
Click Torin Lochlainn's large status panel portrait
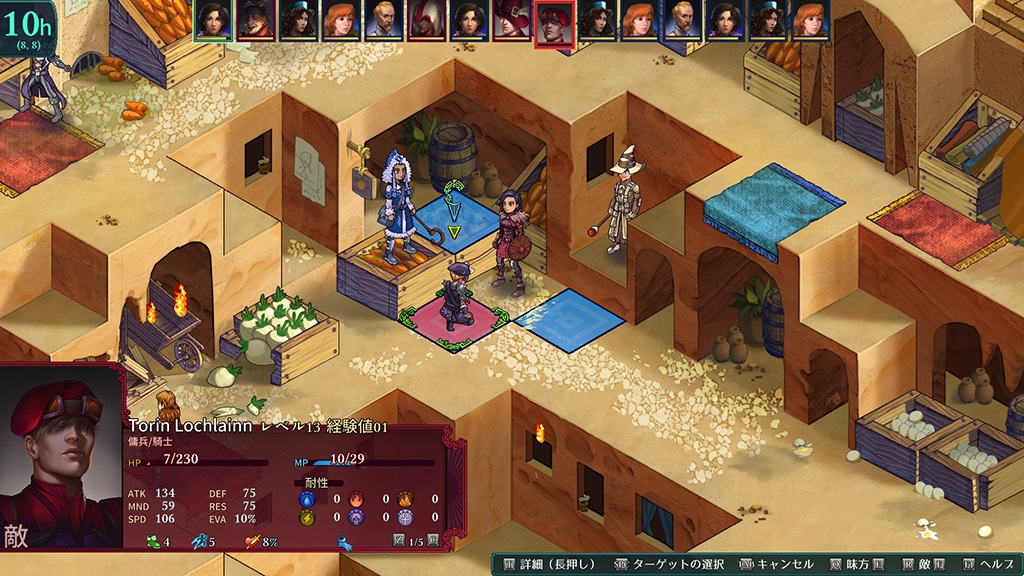[62, 456]
